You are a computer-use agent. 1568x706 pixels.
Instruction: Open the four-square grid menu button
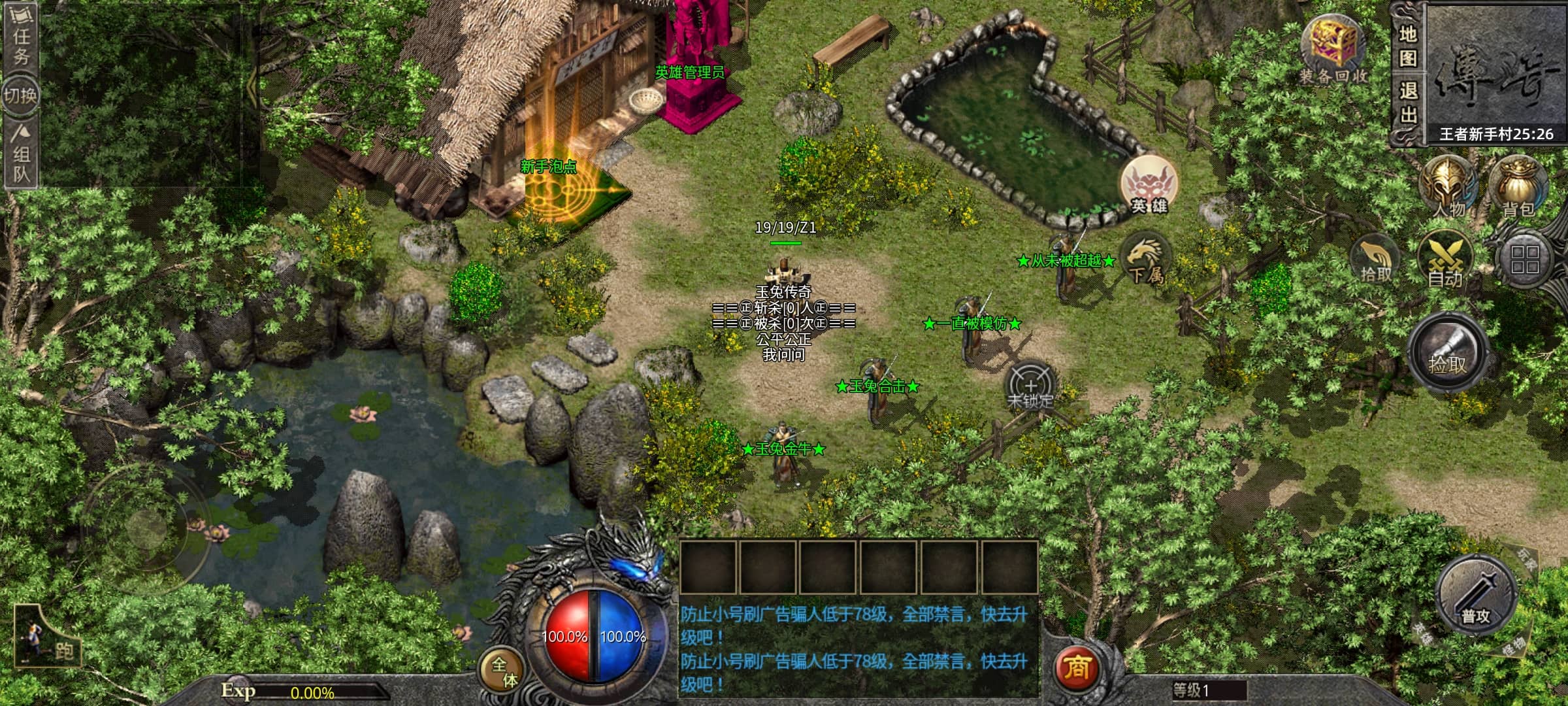[x=1524, y=260]
